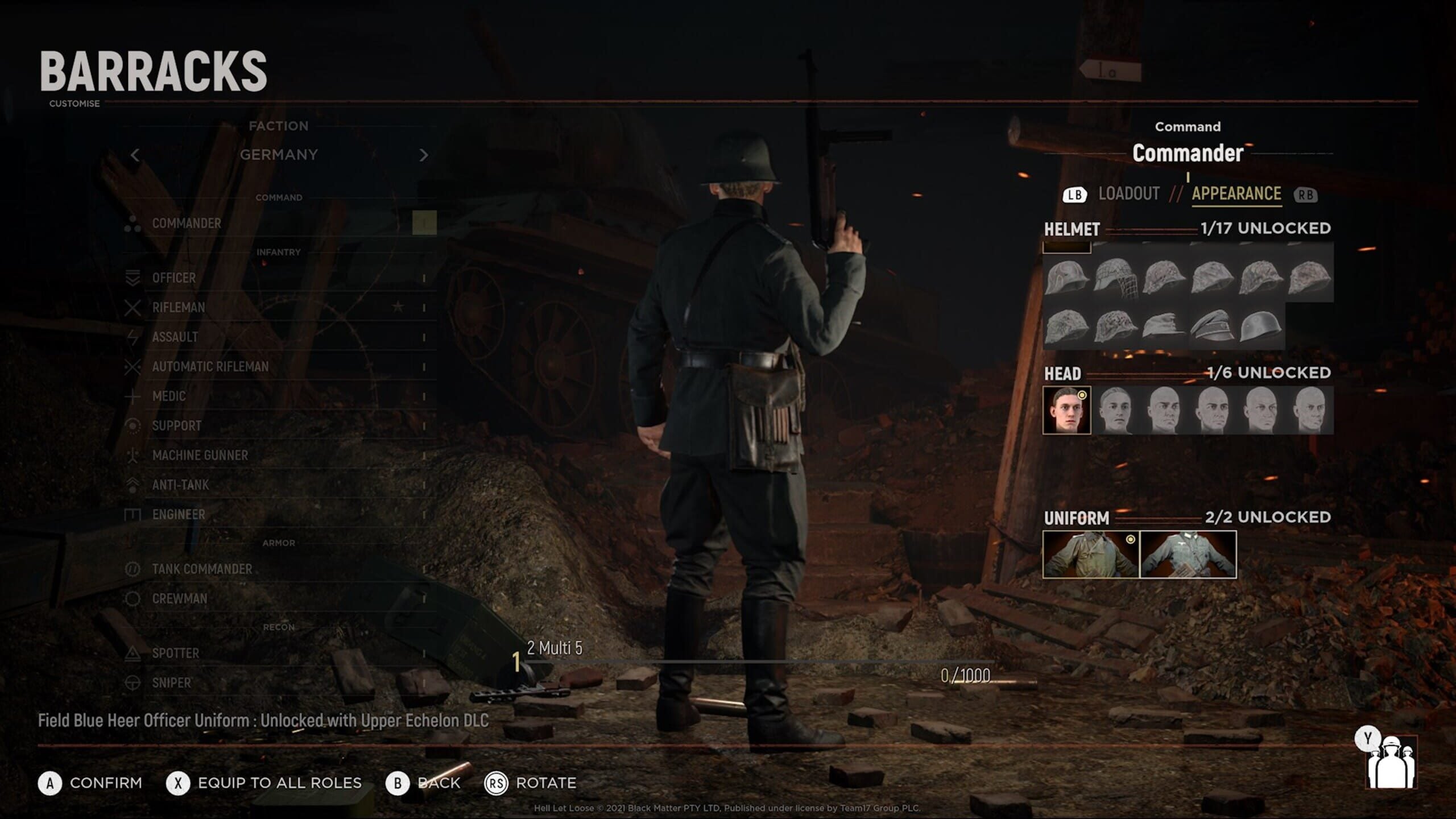The height and width of the screenshot is (819, 1456).
Task: Click the Engineer role icon
Action: (134, 515)
